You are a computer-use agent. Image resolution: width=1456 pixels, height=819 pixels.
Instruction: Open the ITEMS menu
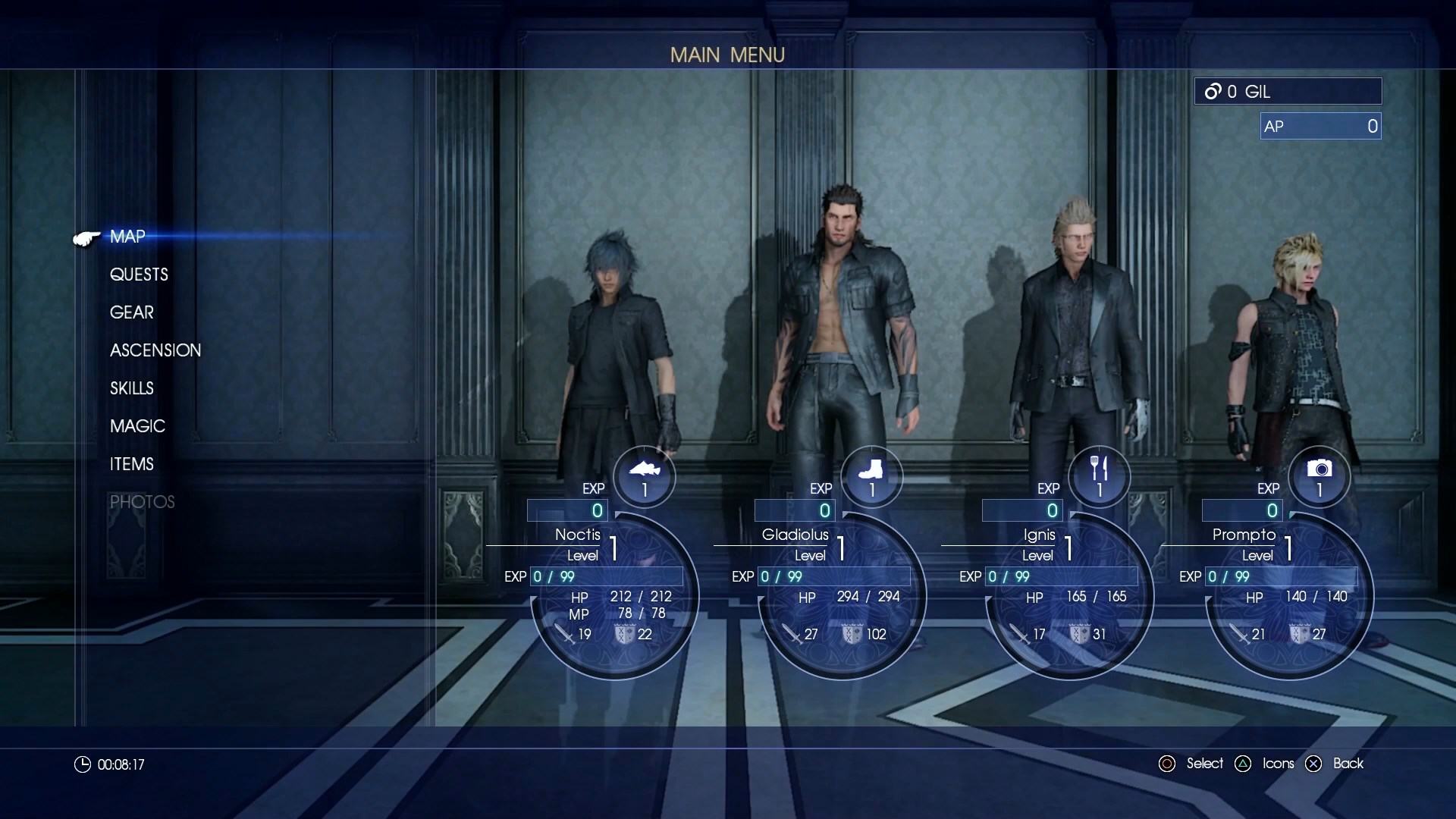131,464
